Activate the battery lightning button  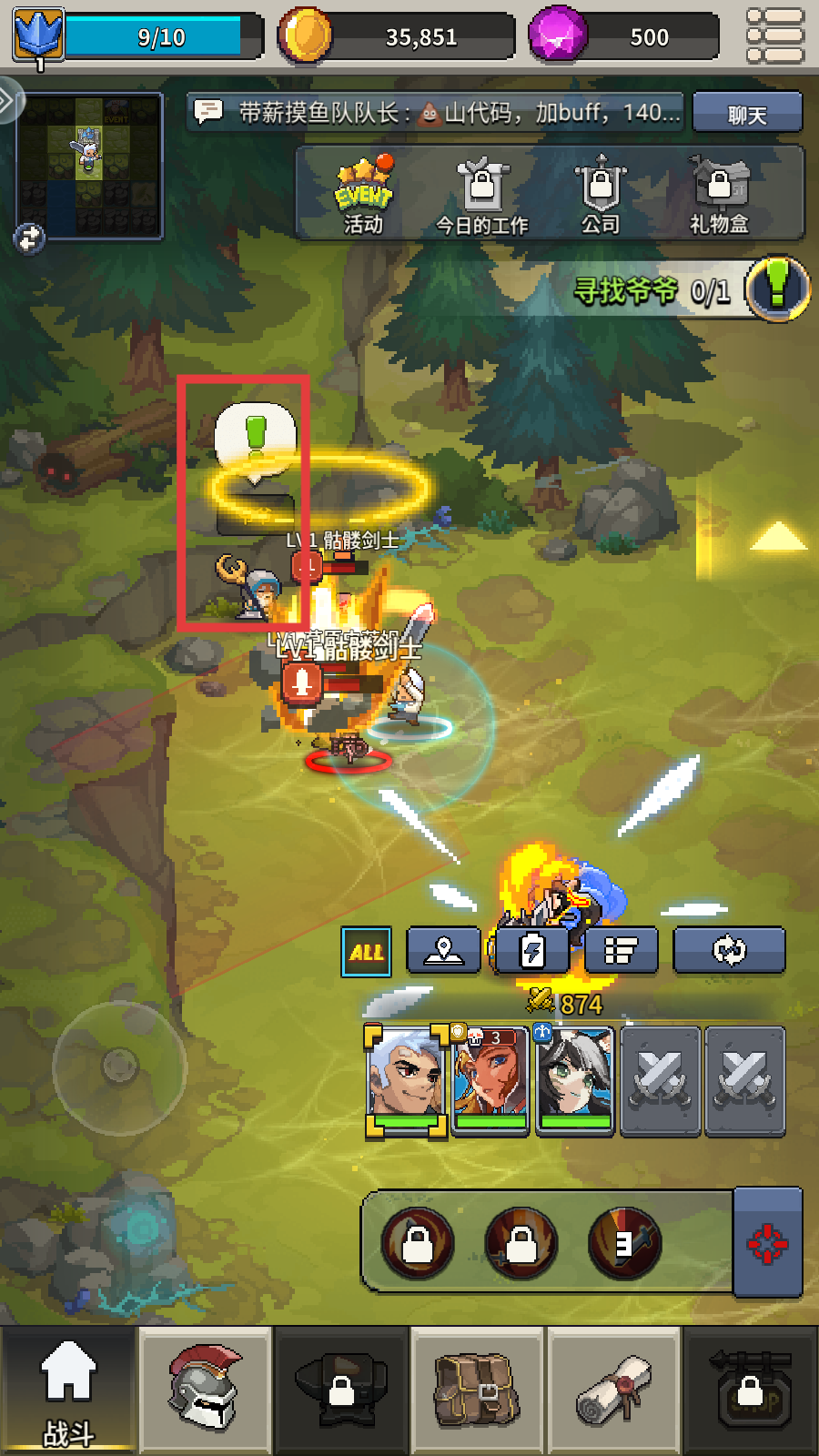[x=531, y=951]
